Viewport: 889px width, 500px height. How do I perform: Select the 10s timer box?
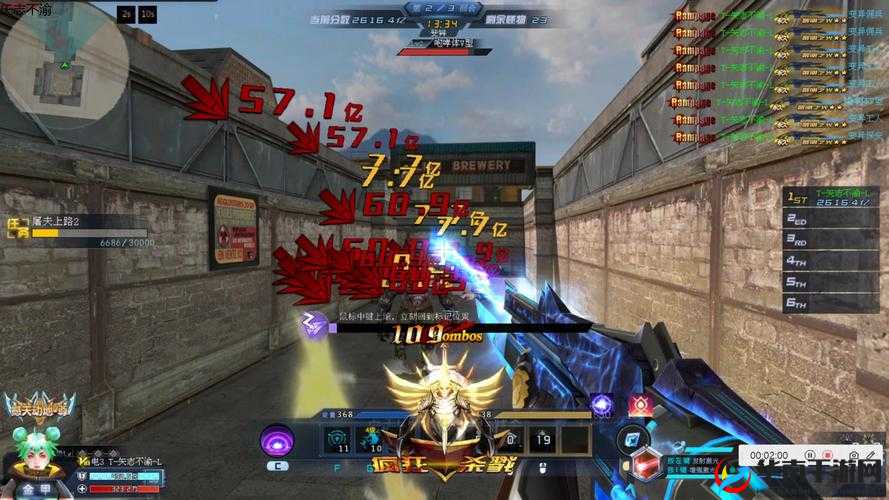coord(148,15)
